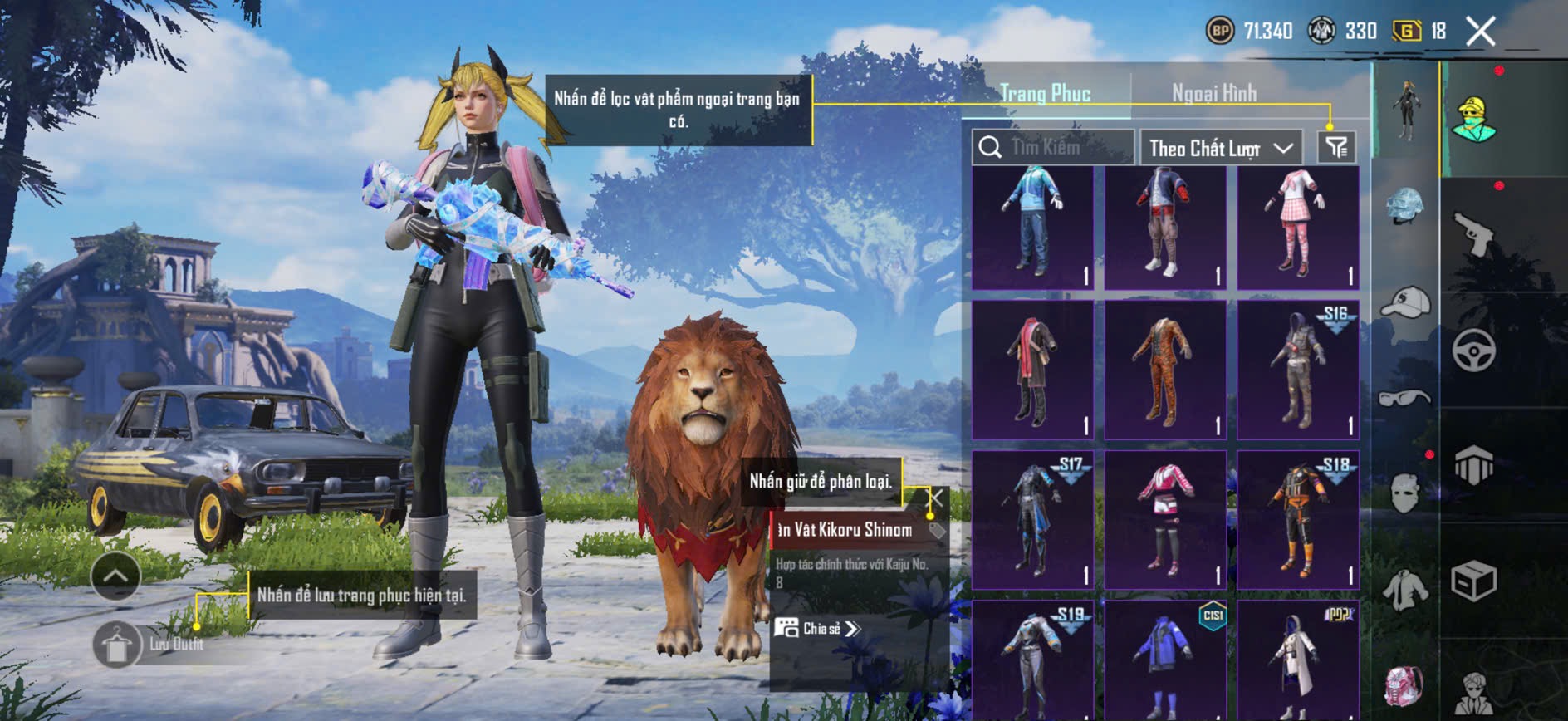Choose the pink plaid skirt outfit

[x=1297, y=228]
